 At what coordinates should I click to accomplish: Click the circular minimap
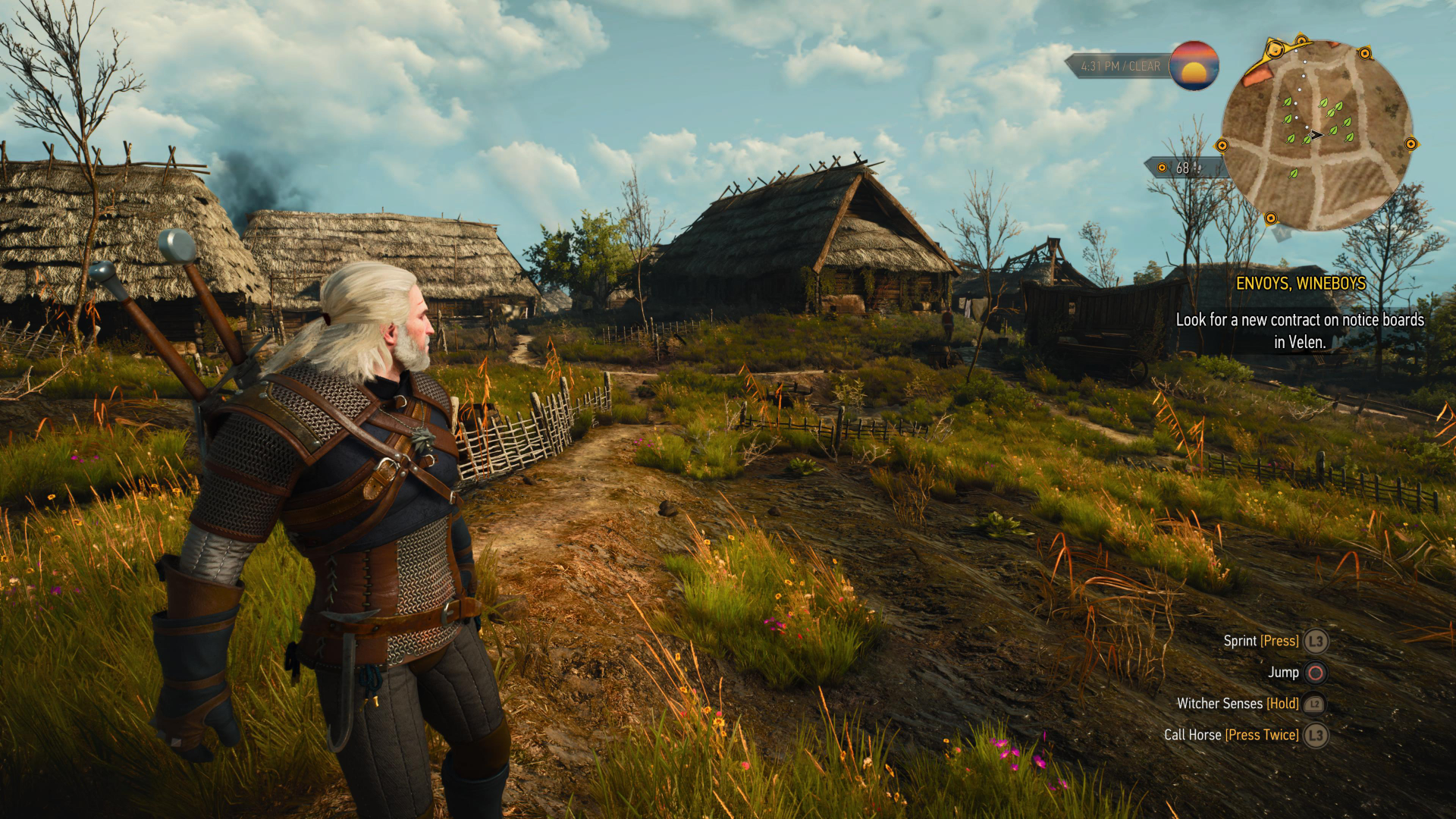1316,136
